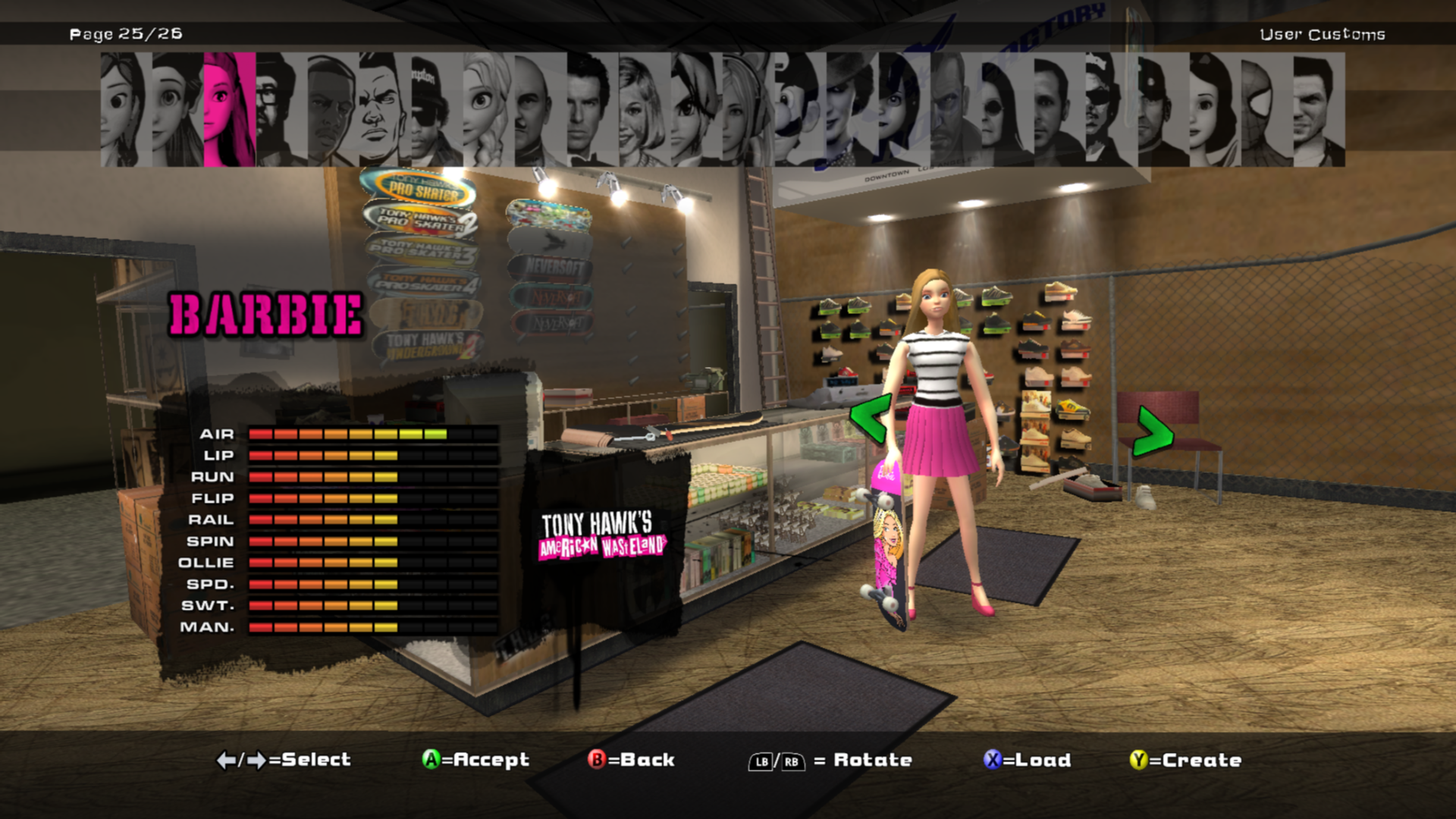Choose the bald man with small mustache portrait

pyautogui.click(x=540, y=109)
